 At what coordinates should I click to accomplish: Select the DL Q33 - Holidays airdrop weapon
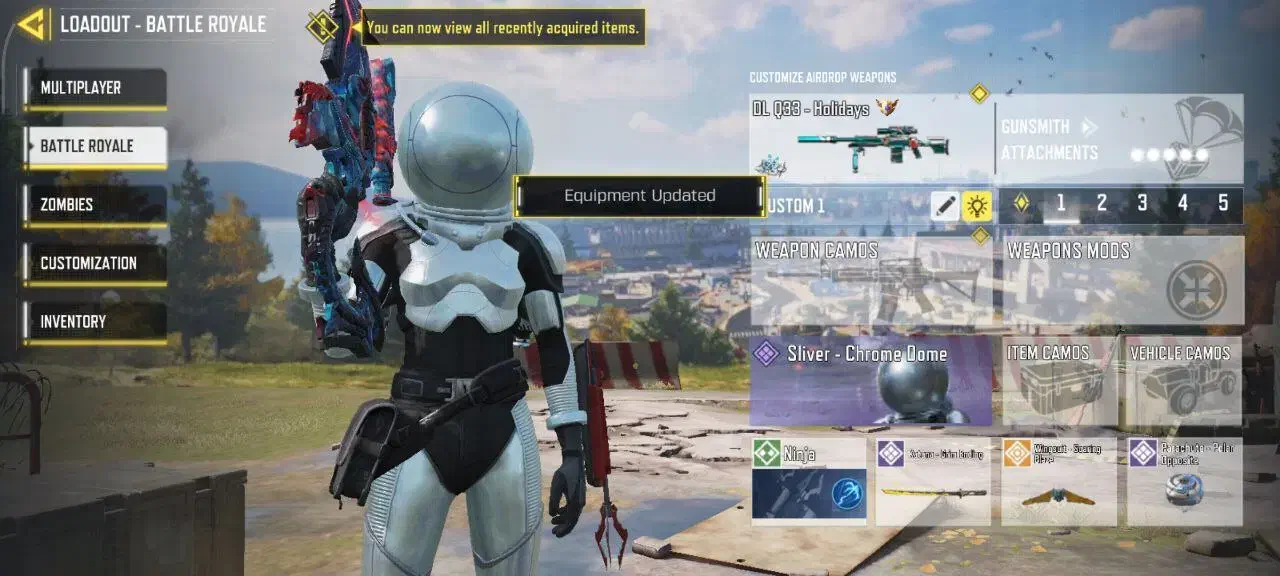[870, 138]
